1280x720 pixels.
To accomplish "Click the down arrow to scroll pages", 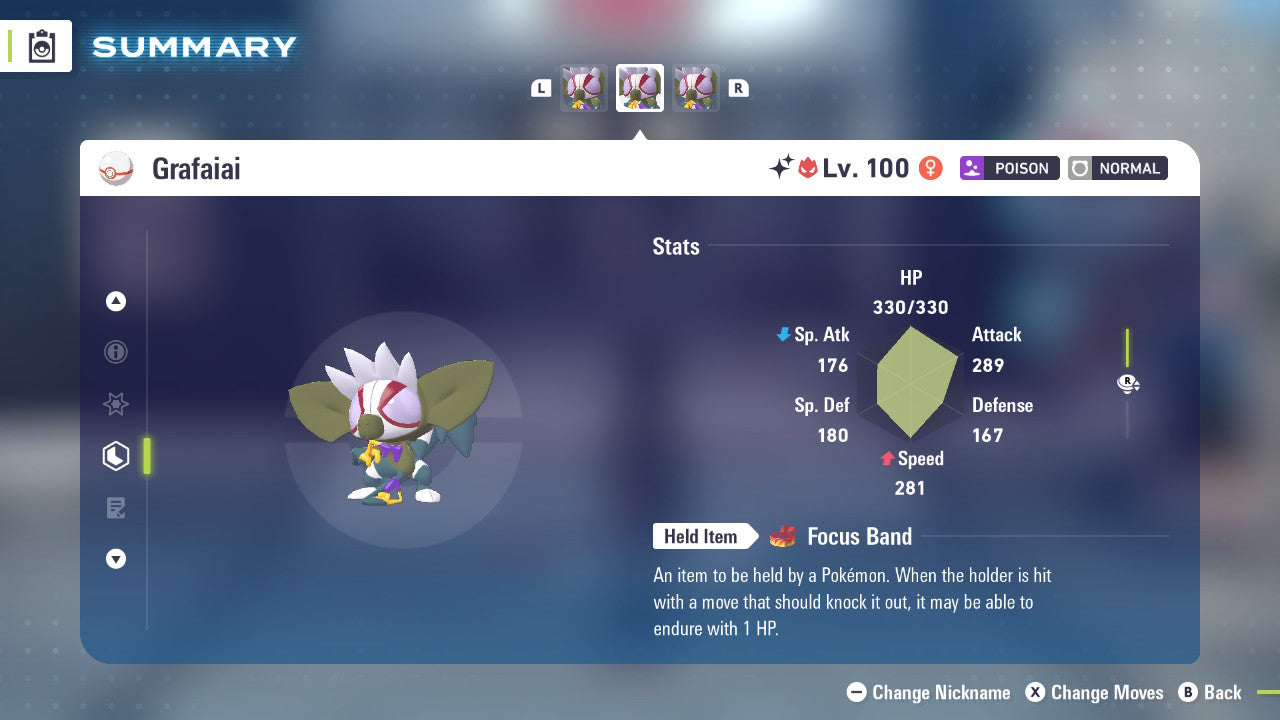I will click(116, 559).
